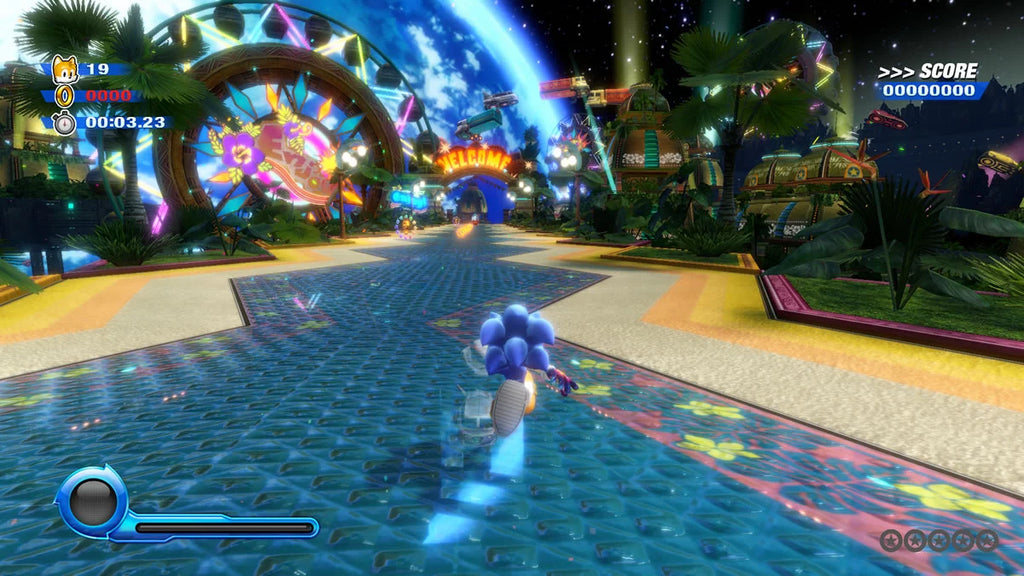Select the gold ring counter icon
This screenshot has width=1024, height=576.
[x=64, y=96]
